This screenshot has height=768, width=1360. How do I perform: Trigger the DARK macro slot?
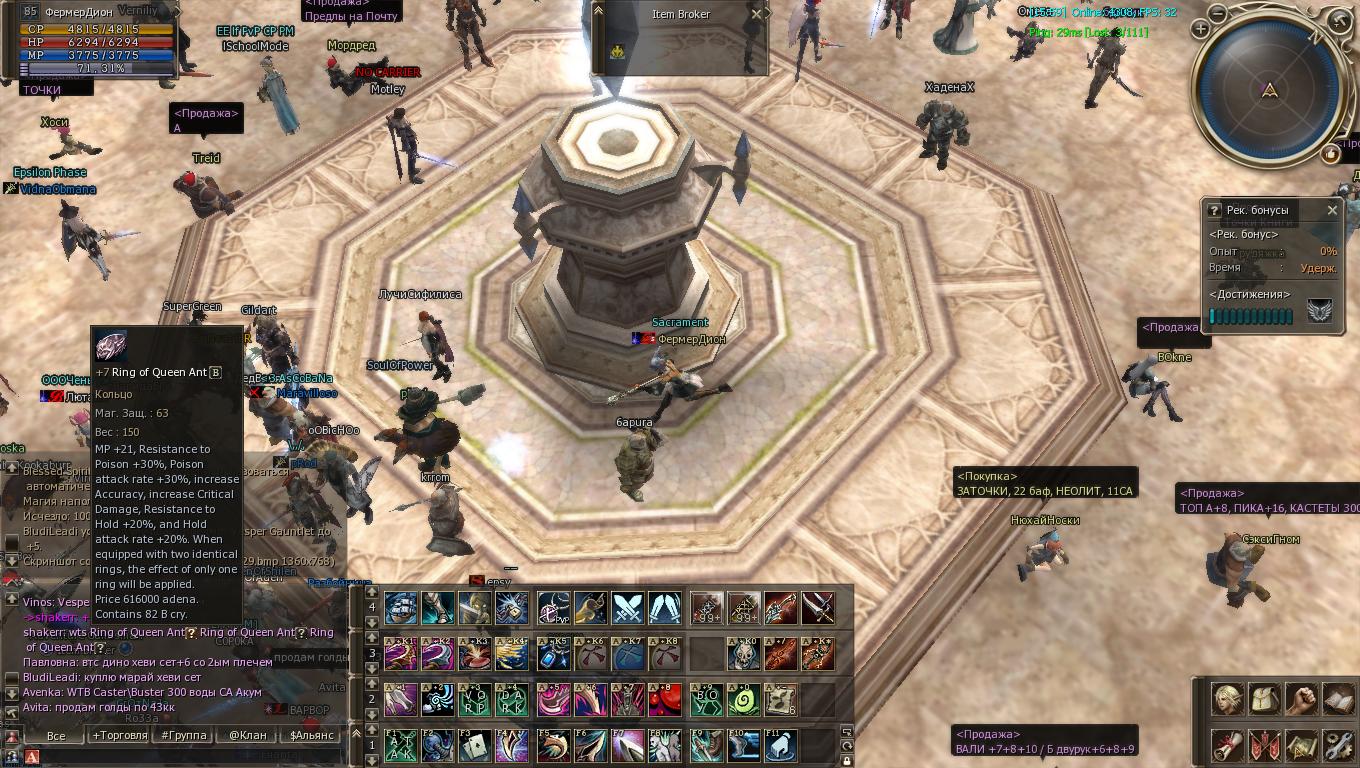(511, 700)
